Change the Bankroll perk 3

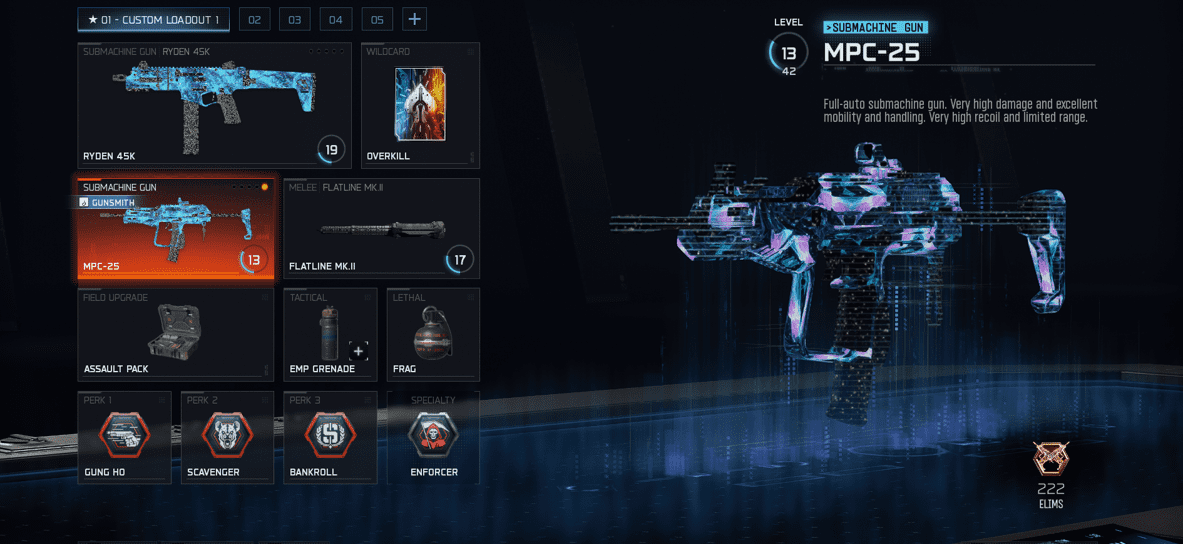(x=330, y=437)
